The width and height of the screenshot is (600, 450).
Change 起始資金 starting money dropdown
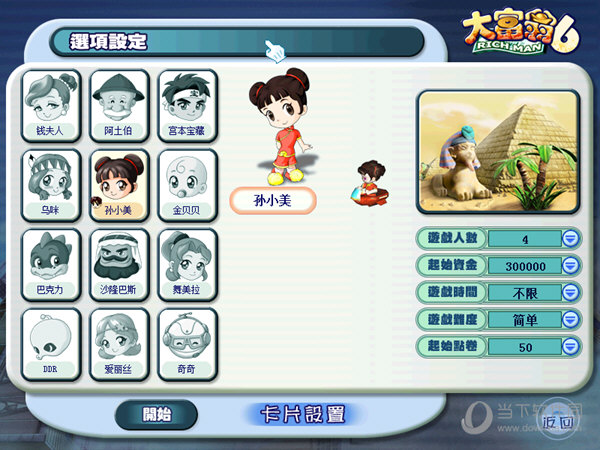click(x=570, y=266)
